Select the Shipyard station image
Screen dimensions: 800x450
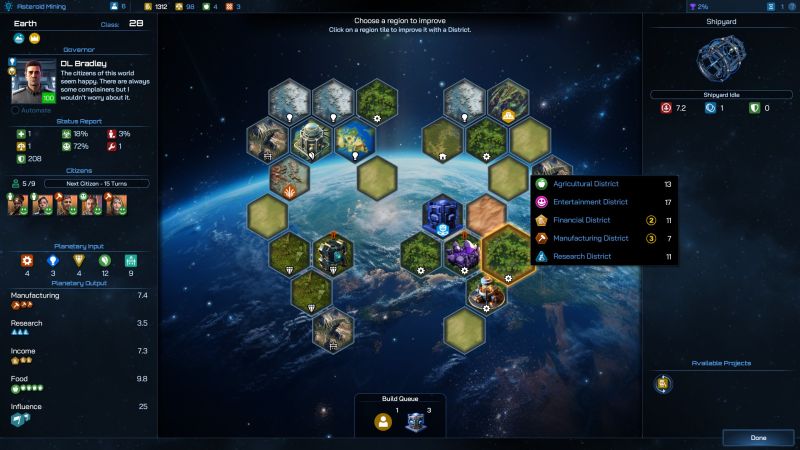[x=721, y=59]
